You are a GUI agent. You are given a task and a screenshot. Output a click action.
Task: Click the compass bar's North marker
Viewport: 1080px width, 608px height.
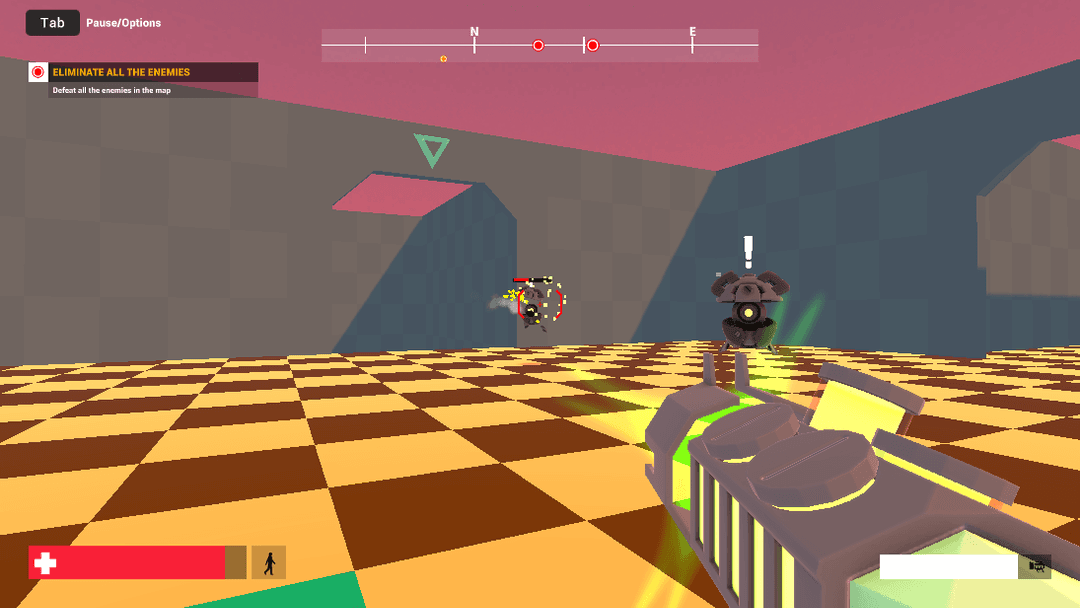click(x=474, y=33)
